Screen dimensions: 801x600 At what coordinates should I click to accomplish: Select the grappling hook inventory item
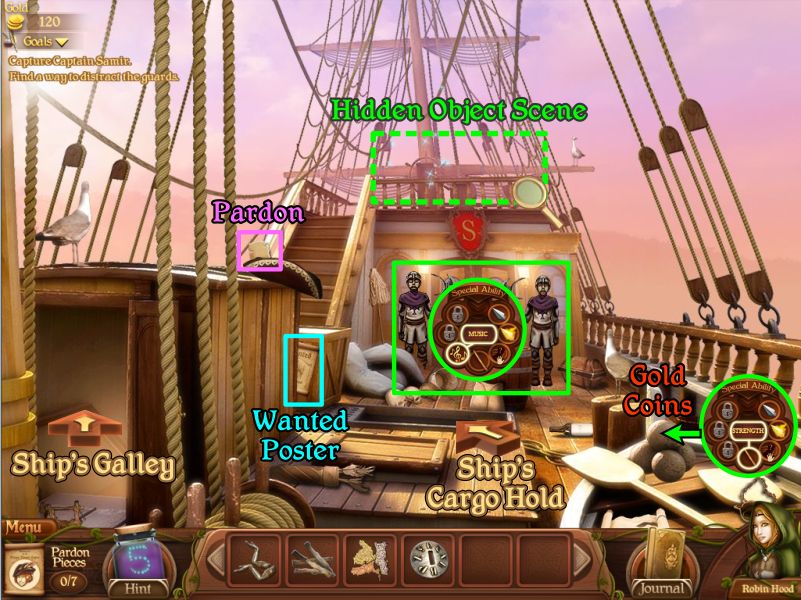pos(257,558)
